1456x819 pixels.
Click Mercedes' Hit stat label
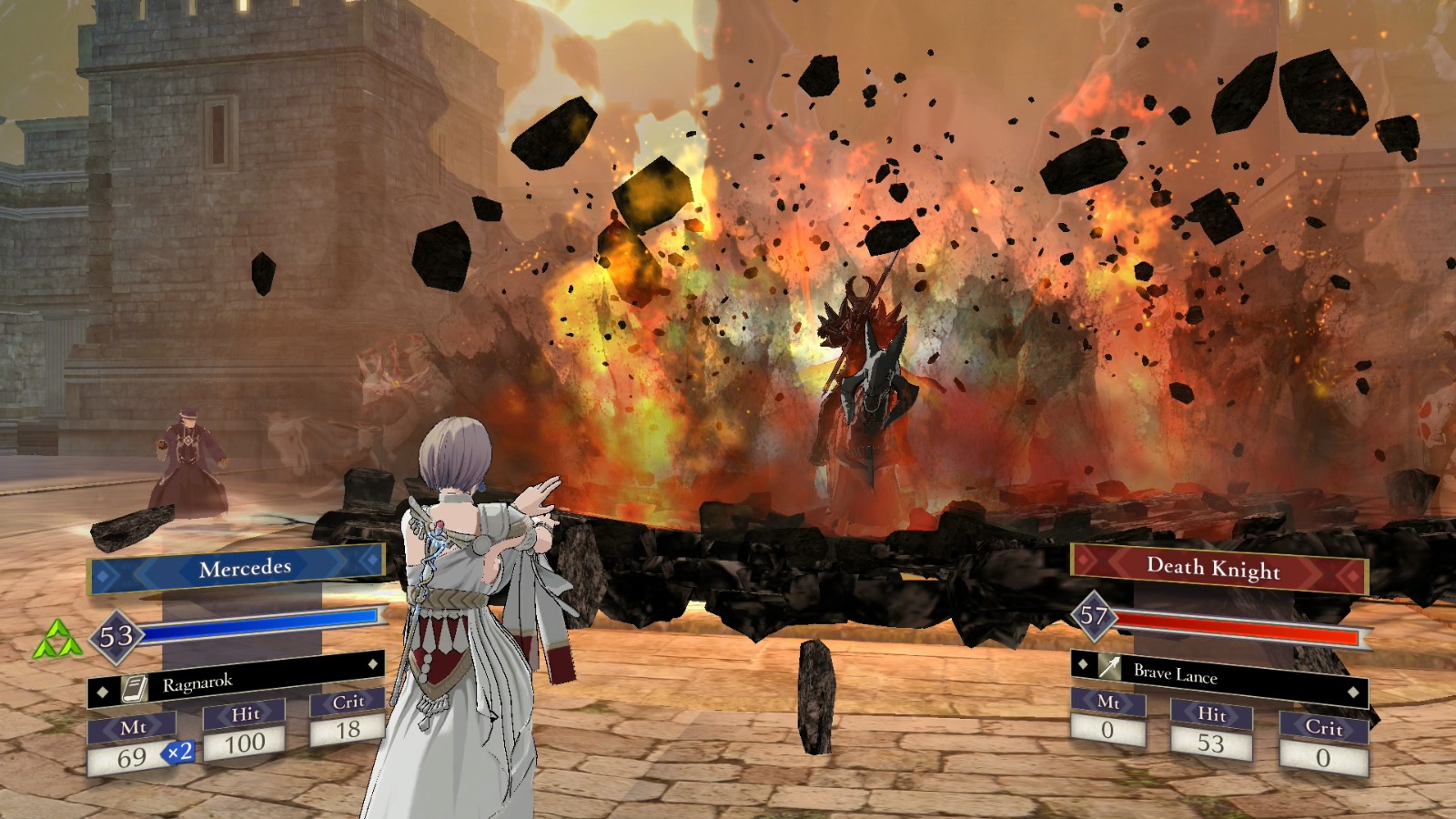(246, 715)
